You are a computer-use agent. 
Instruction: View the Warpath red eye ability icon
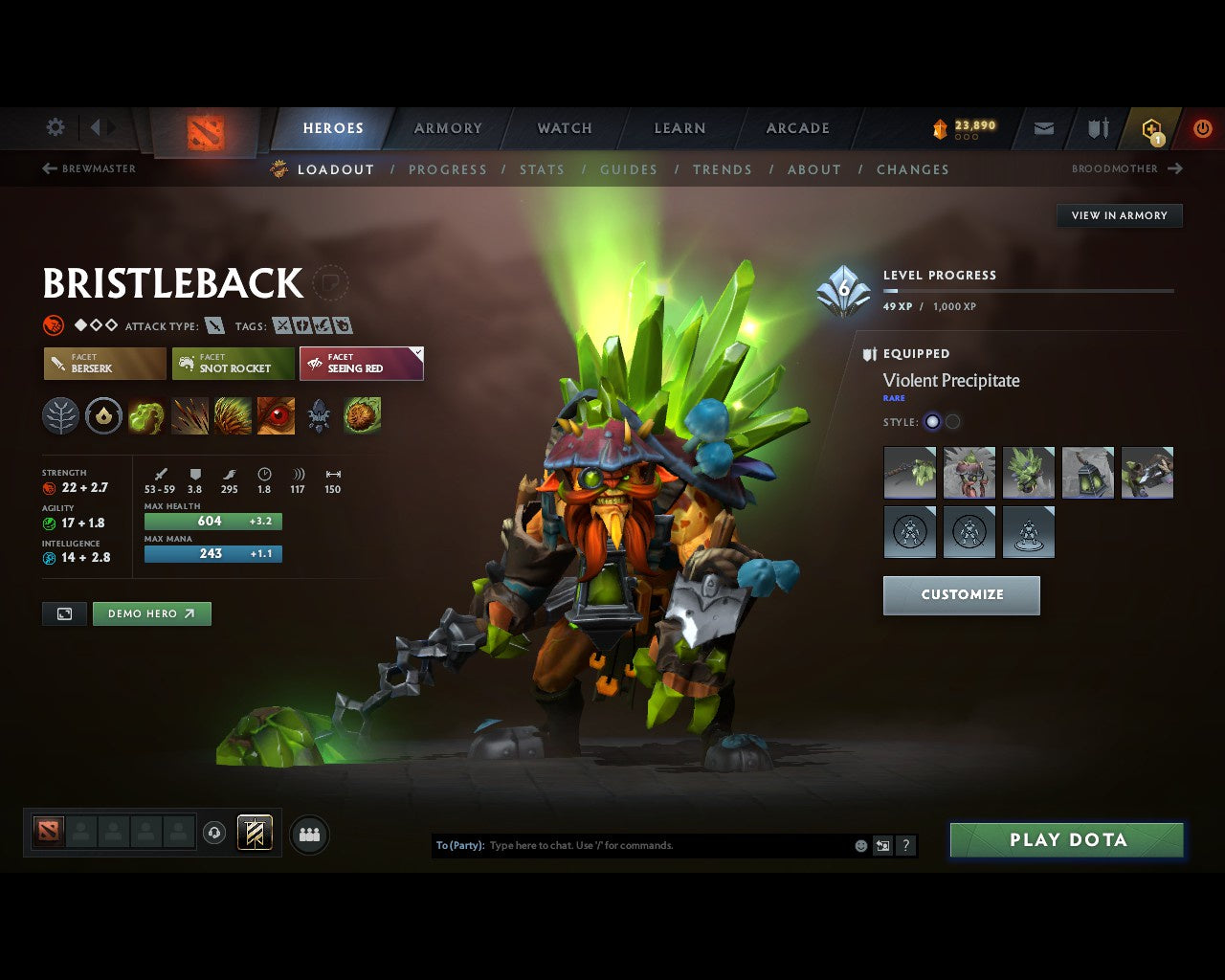[276, 415]
